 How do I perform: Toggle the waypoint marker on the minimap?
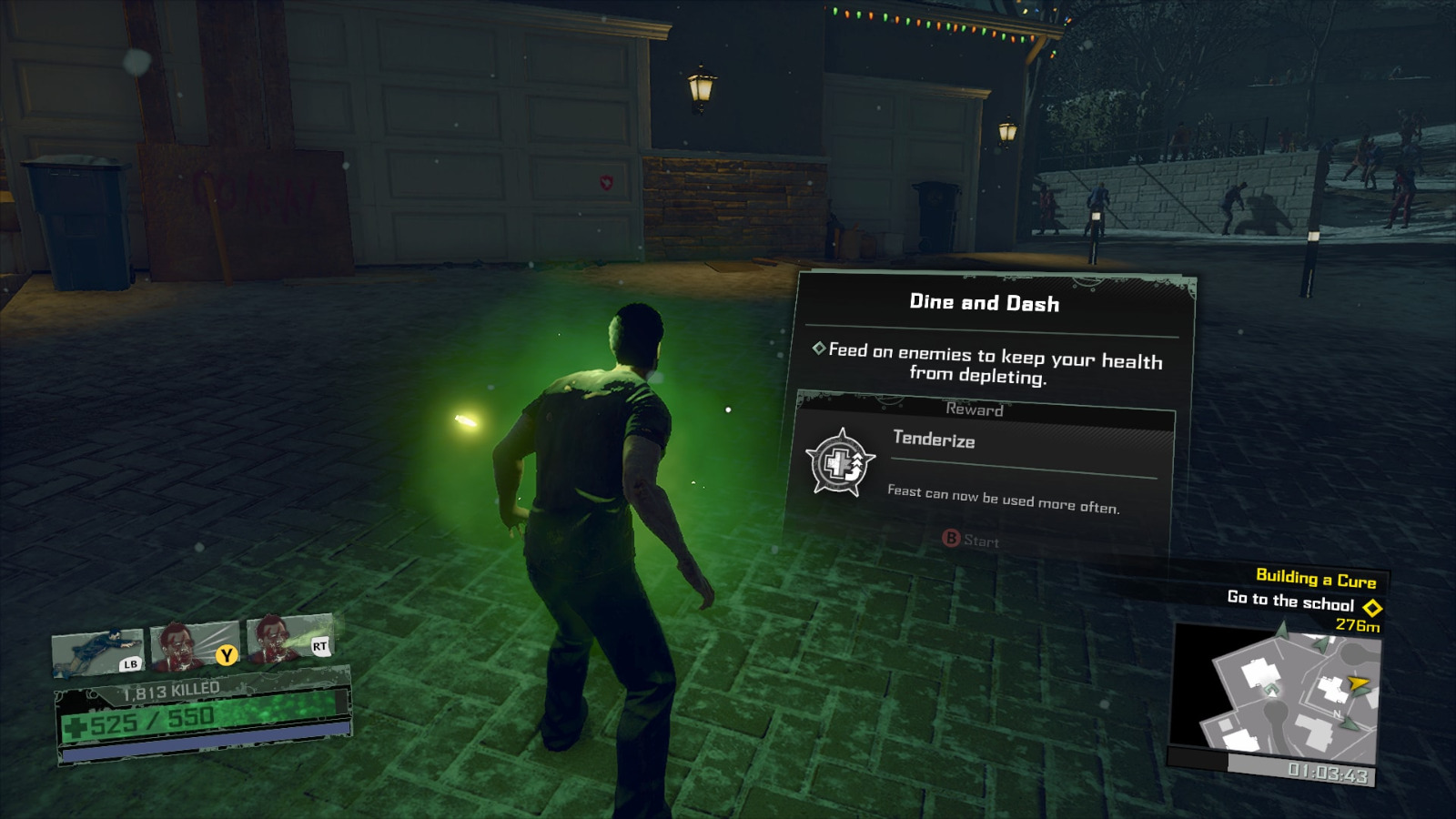[x=1272, y=692]
